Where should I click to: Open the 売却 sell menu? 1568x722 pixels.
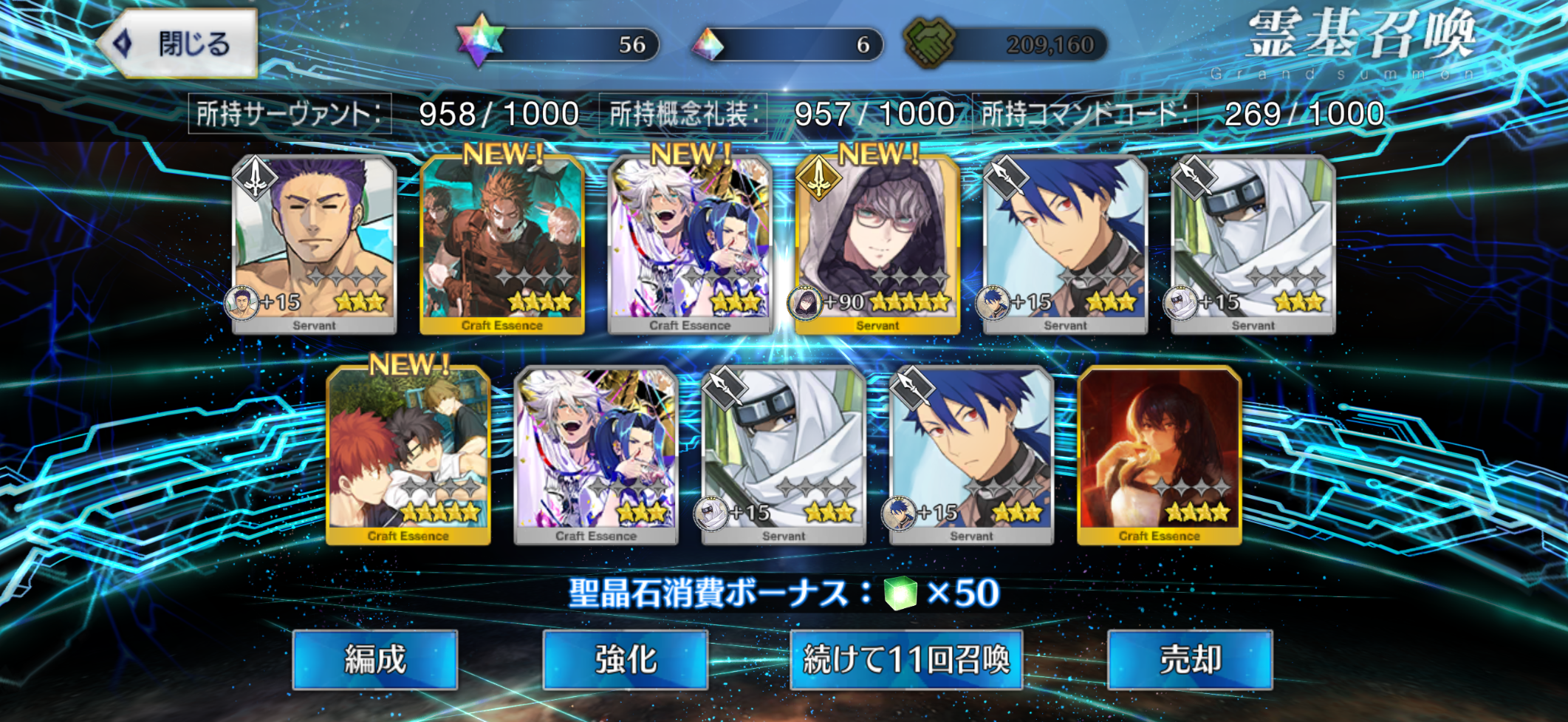pyautogui.click(x=1190, y=659)
